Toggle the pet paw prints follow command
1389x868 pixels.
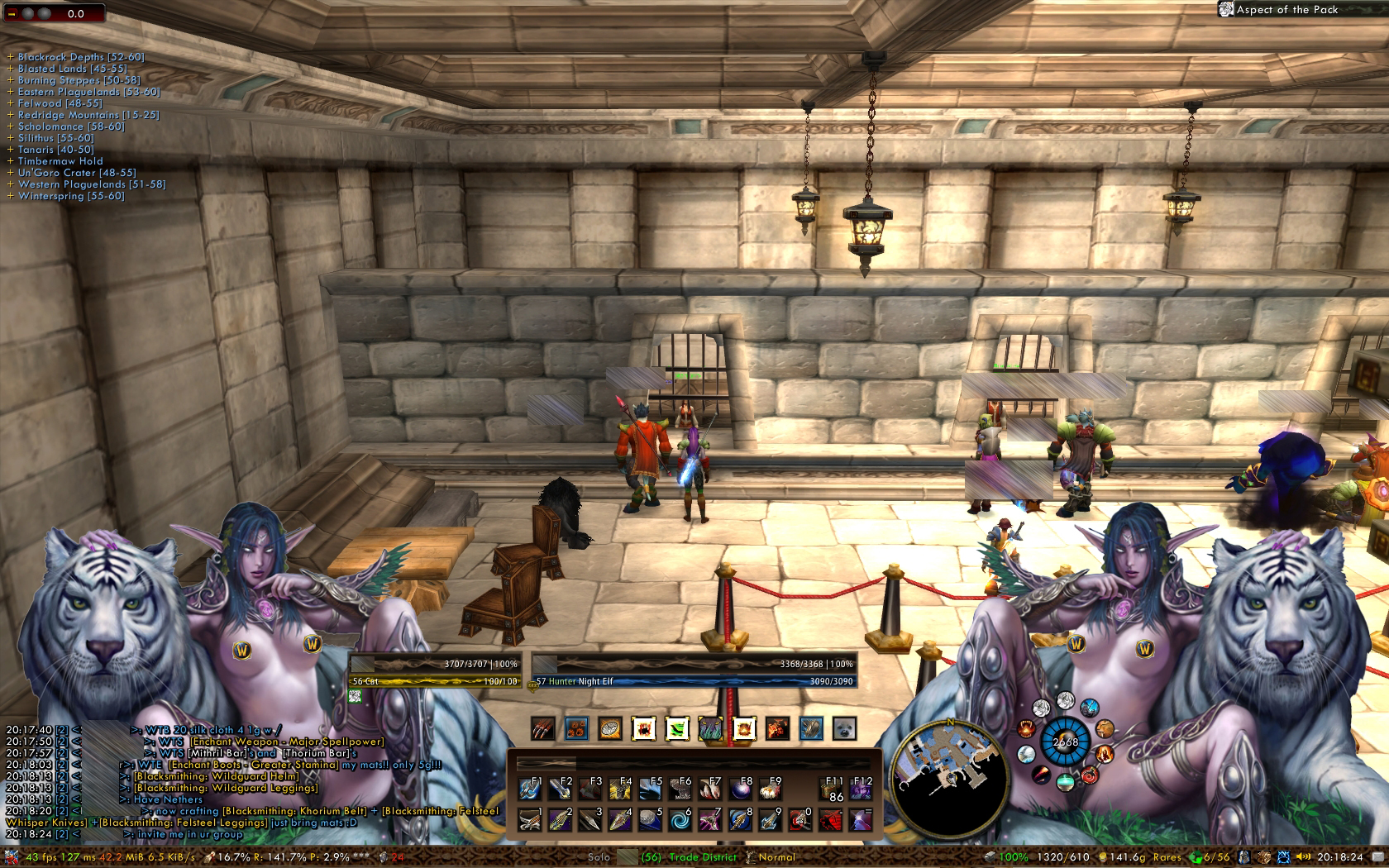point(576,728)
